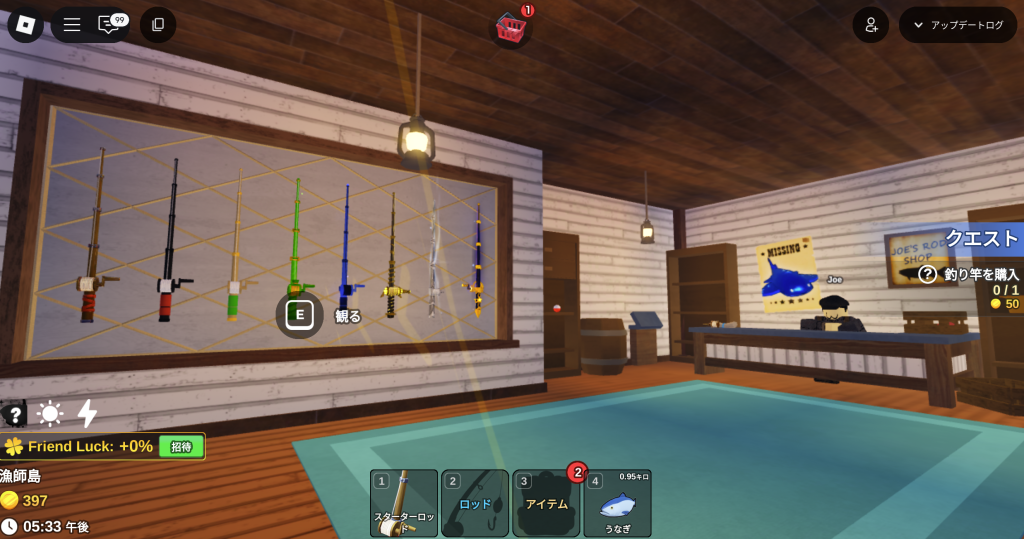Open the hamburger menu

[x=72, y=25]
